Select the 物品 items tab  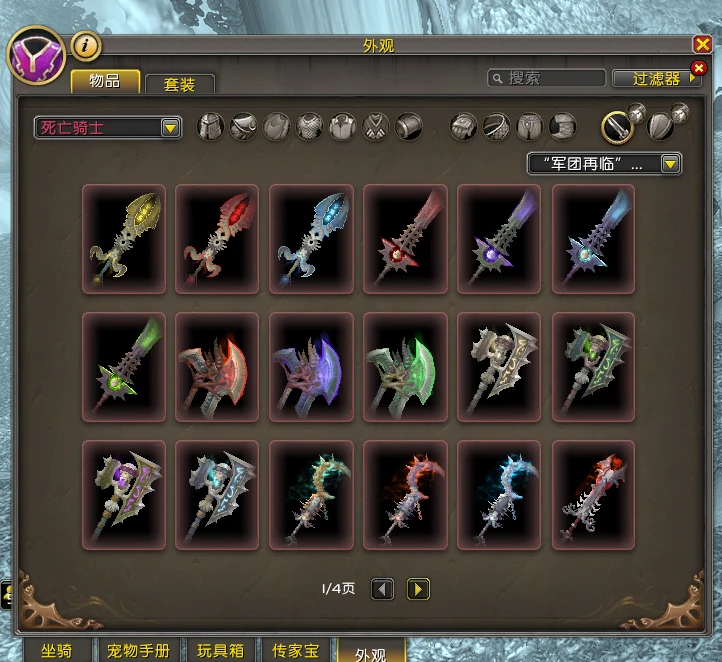[x=105, y=82]
